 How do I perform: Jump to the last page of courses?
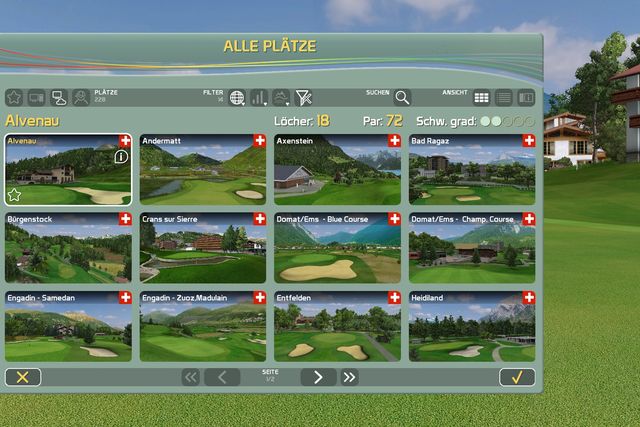pos(349,377)
